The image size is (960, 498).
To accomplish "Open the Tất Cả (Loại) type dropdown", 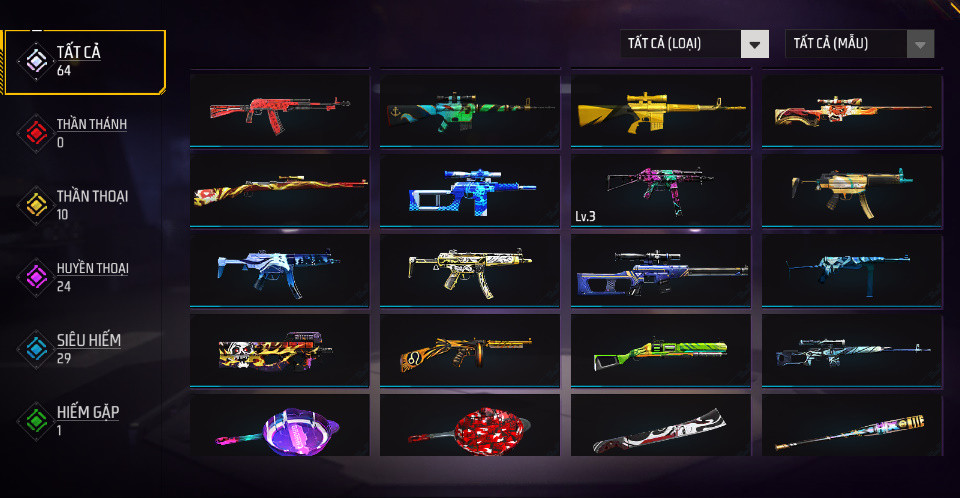I will pos(695,43).
